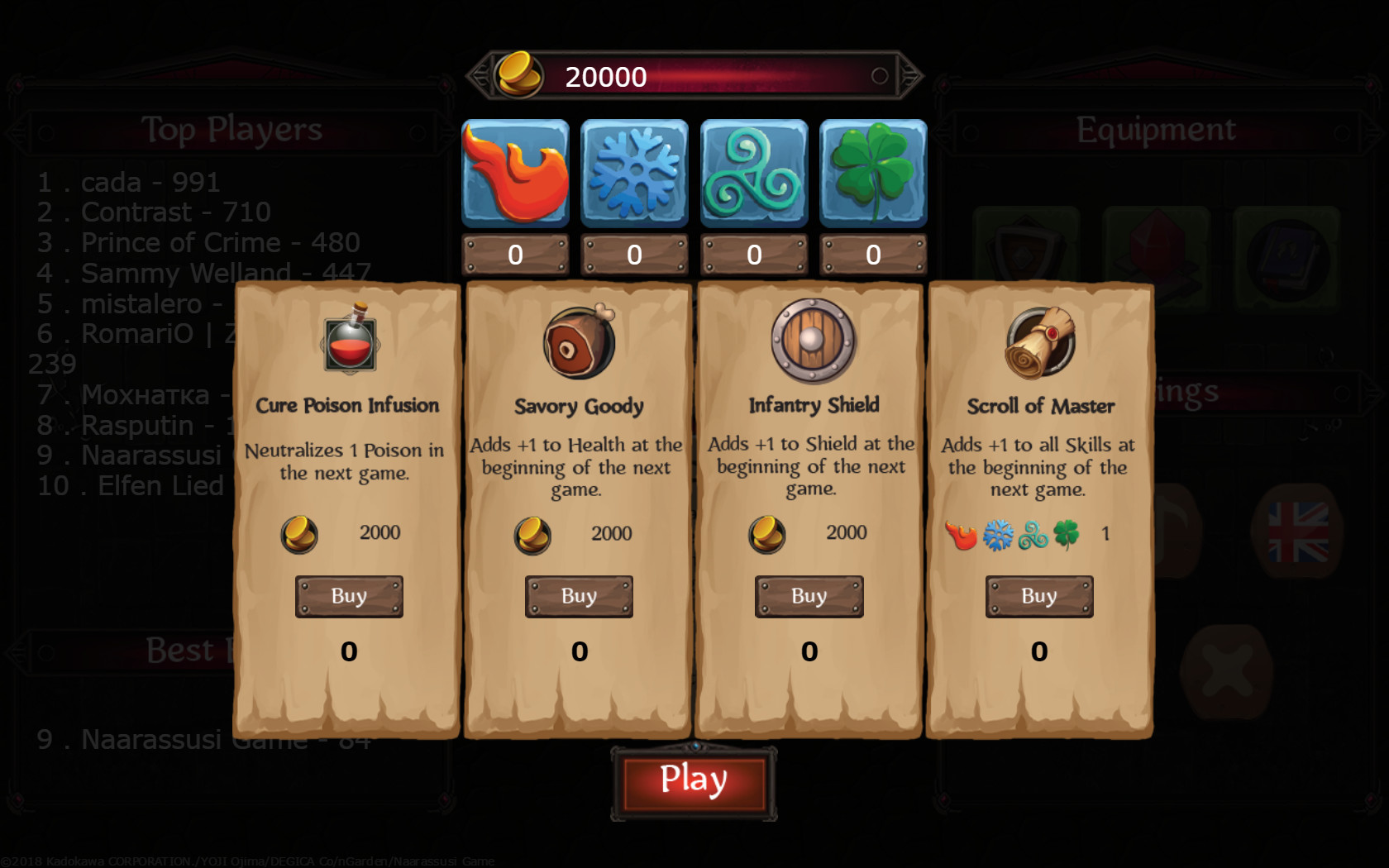Pick the teal triskelion skill tile
The width and height of the screenshot is (1389, 868).
pyautogui.click(x=754, y=174)
